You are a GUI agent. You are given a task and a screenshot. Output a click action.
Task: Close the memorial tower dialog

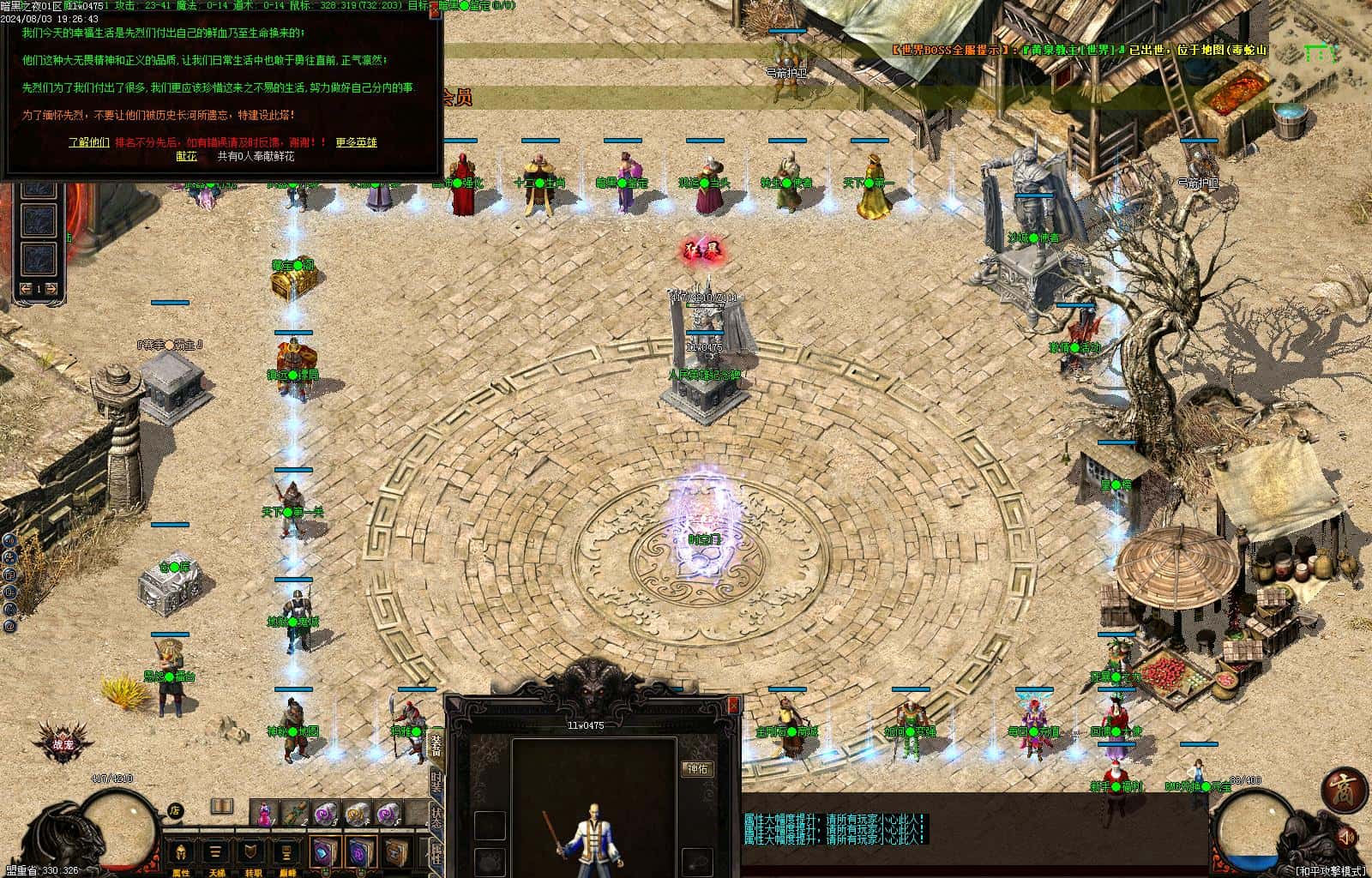(436, 10)
